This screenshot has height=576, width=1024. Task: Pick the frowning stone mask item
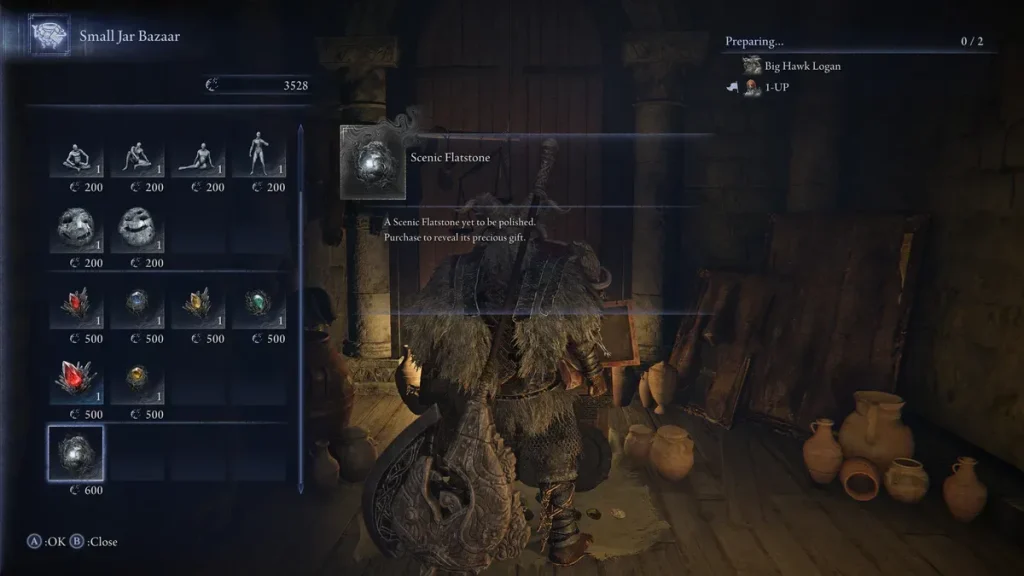click(x=77, y=230)
